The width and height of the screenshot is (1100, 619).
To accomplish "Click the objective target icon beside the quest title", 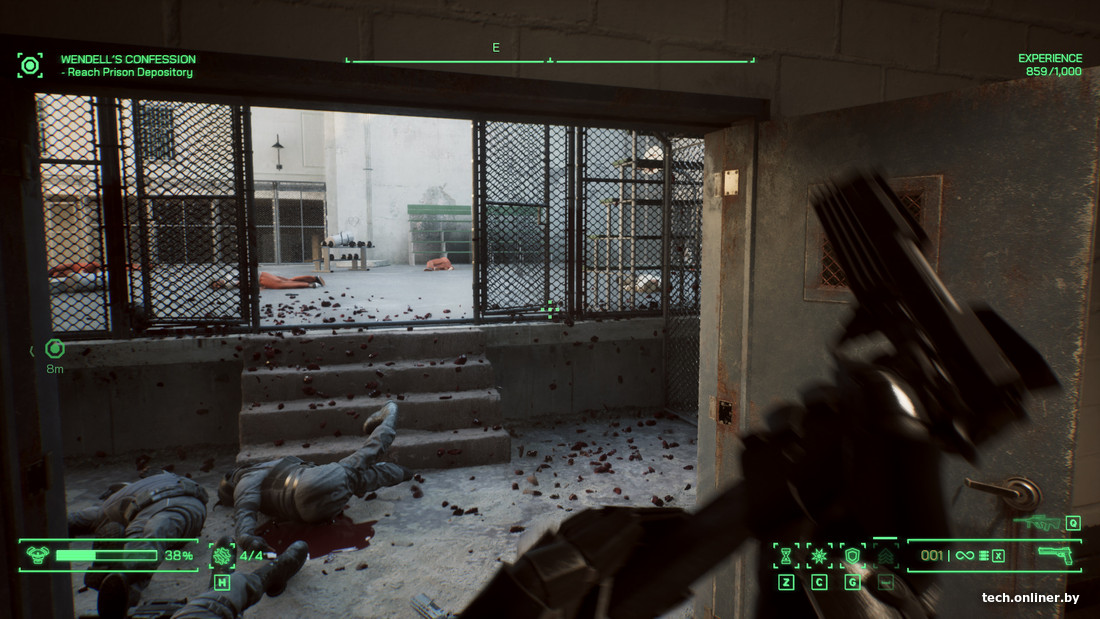I will pyautogui.click(x=30, y=66).
